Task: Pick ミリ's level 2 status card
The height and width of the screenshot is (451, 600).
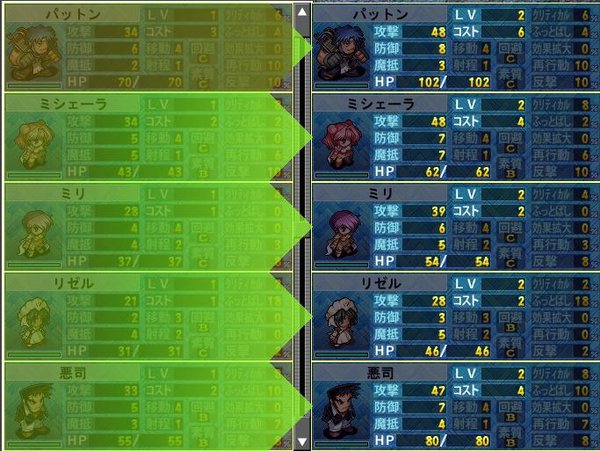Action: 455,226
